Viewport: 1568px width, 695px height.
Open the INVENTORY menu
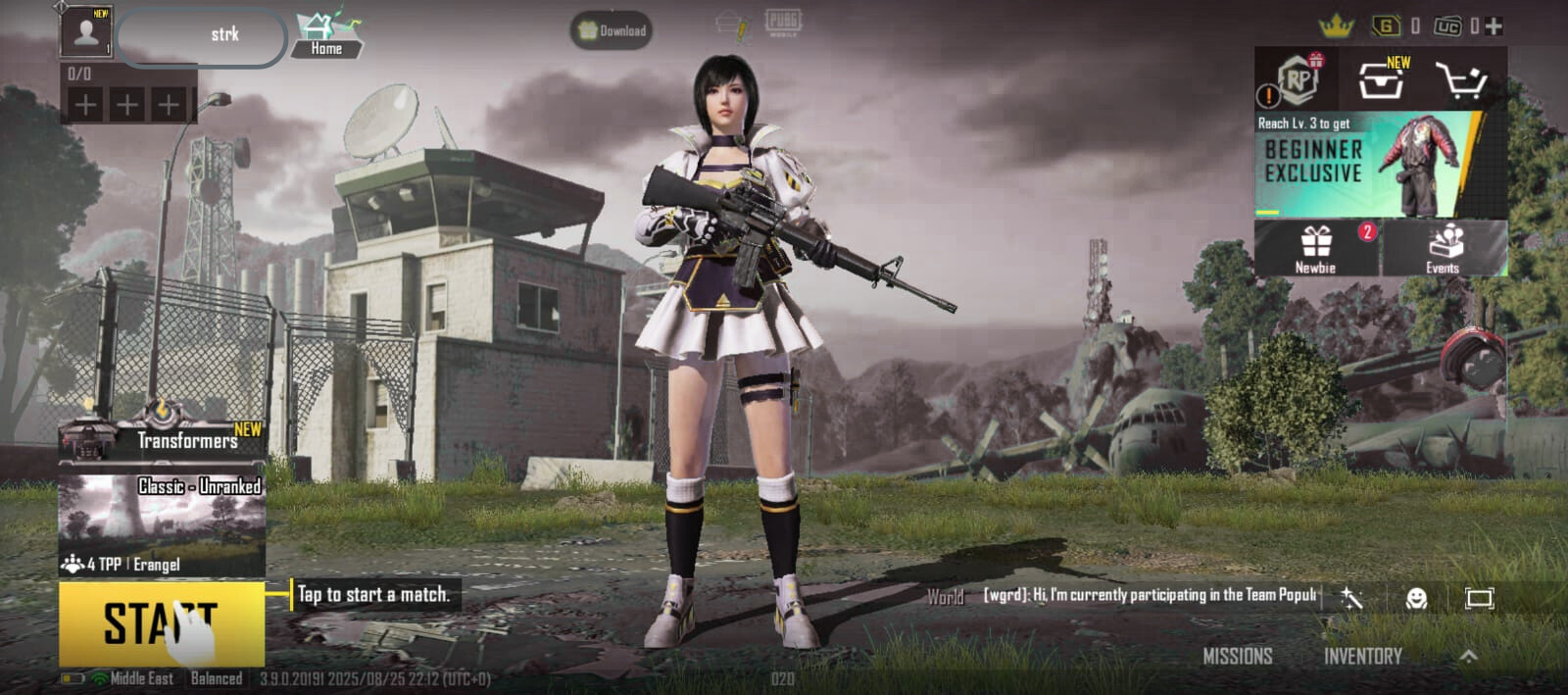coord(1362,656)
